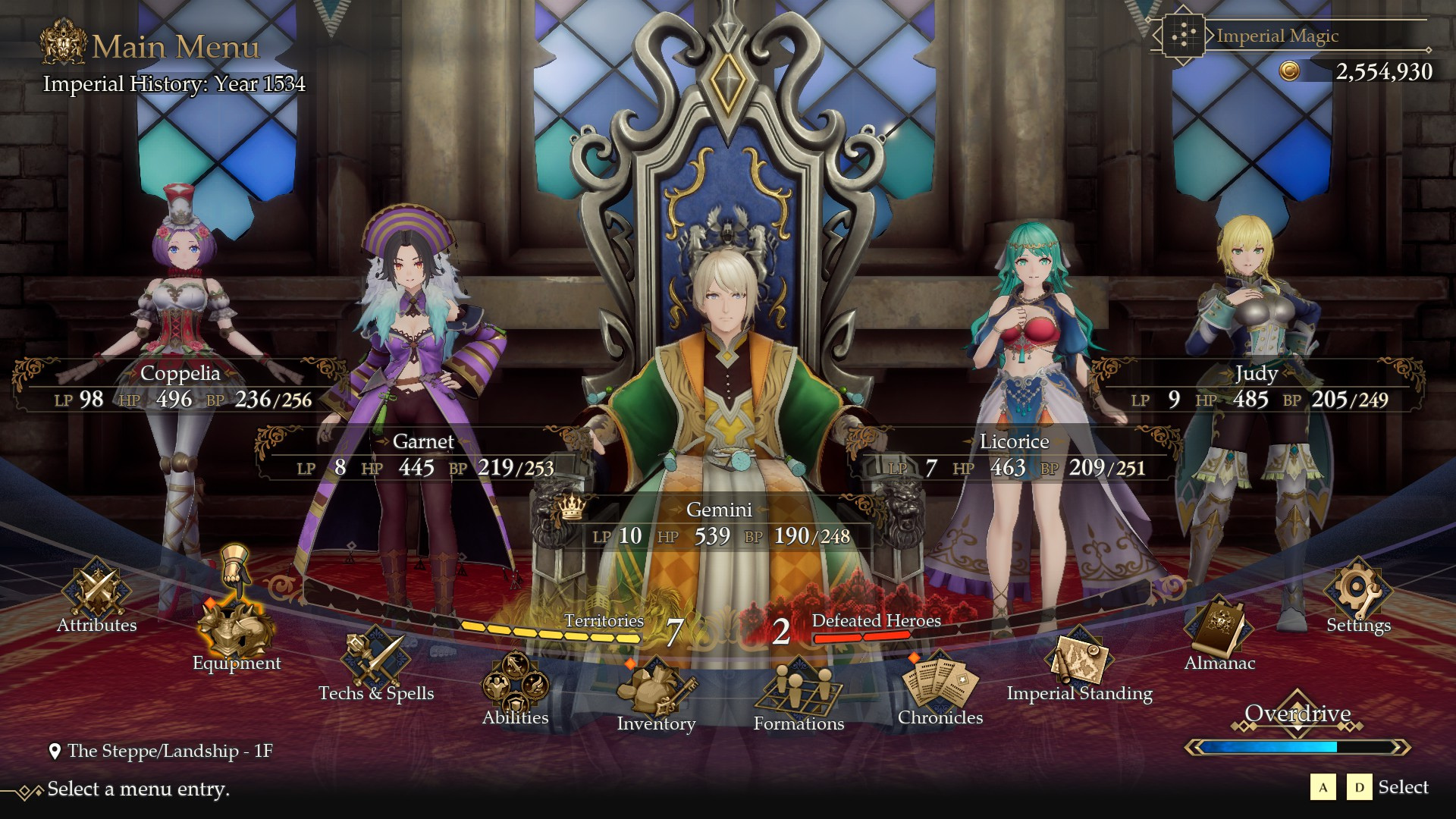The width and height of the screenshot is (1456, 819).
Task: Select Licorice's status panel
Action: (1014, 455)
